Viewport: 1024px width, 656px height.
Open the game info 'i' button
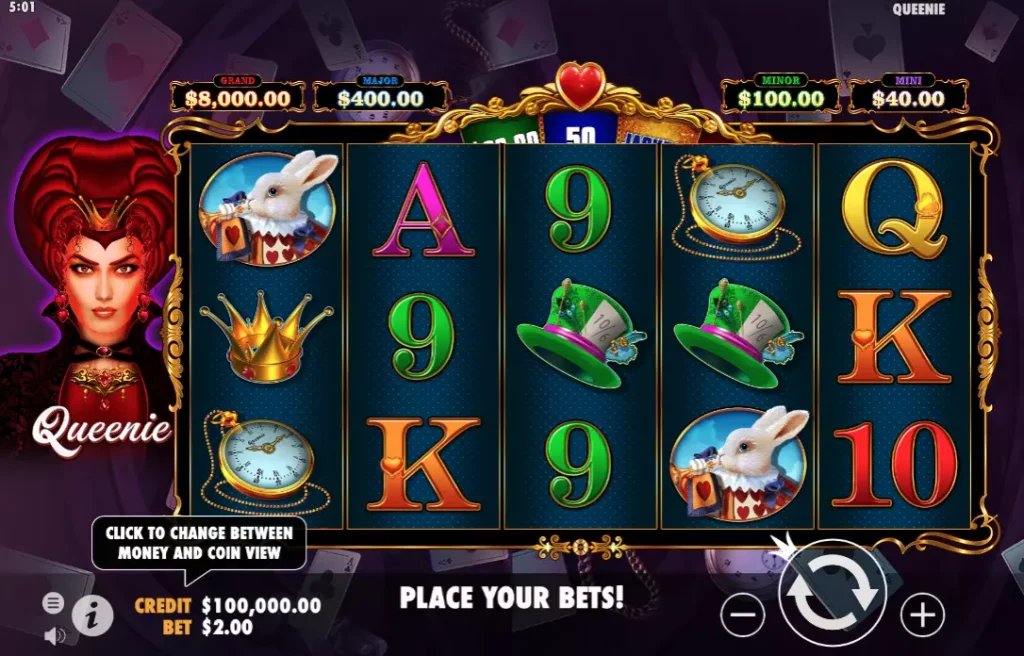pos(92,616)
